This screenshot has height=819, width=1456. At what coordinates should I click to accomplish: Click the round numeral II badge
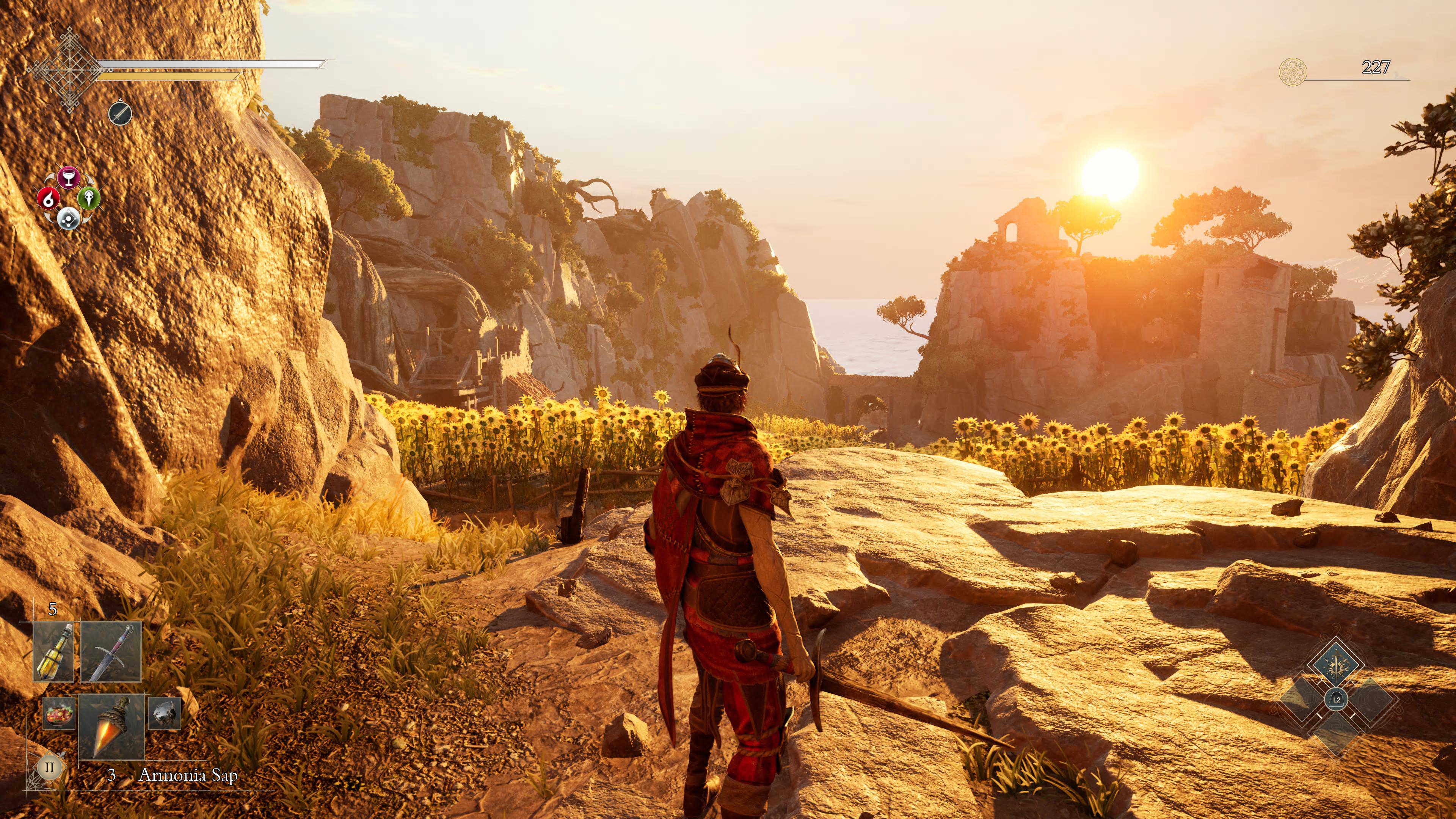point(49,767)
